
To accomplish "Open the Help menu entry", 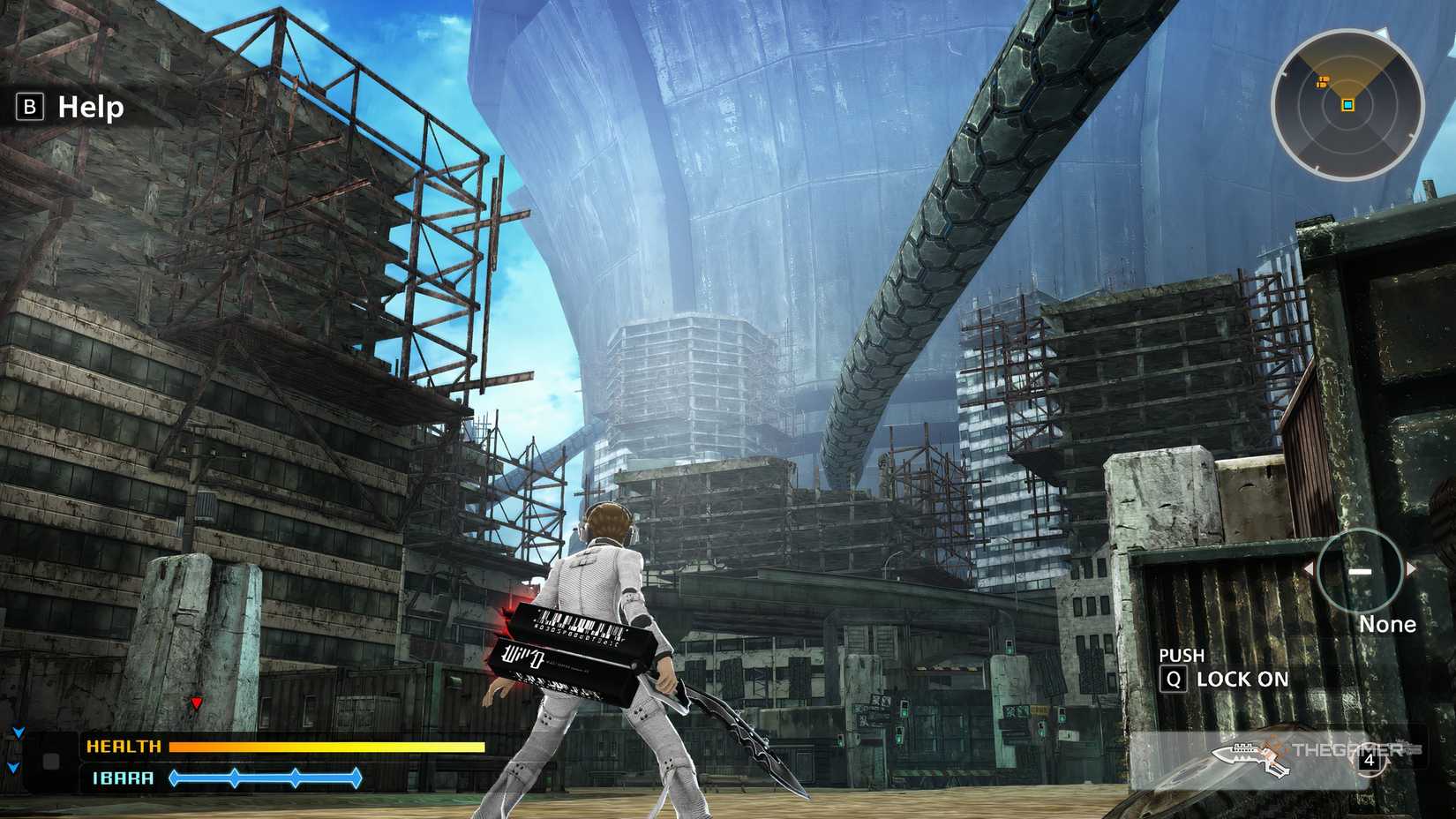I will (88, 108).
